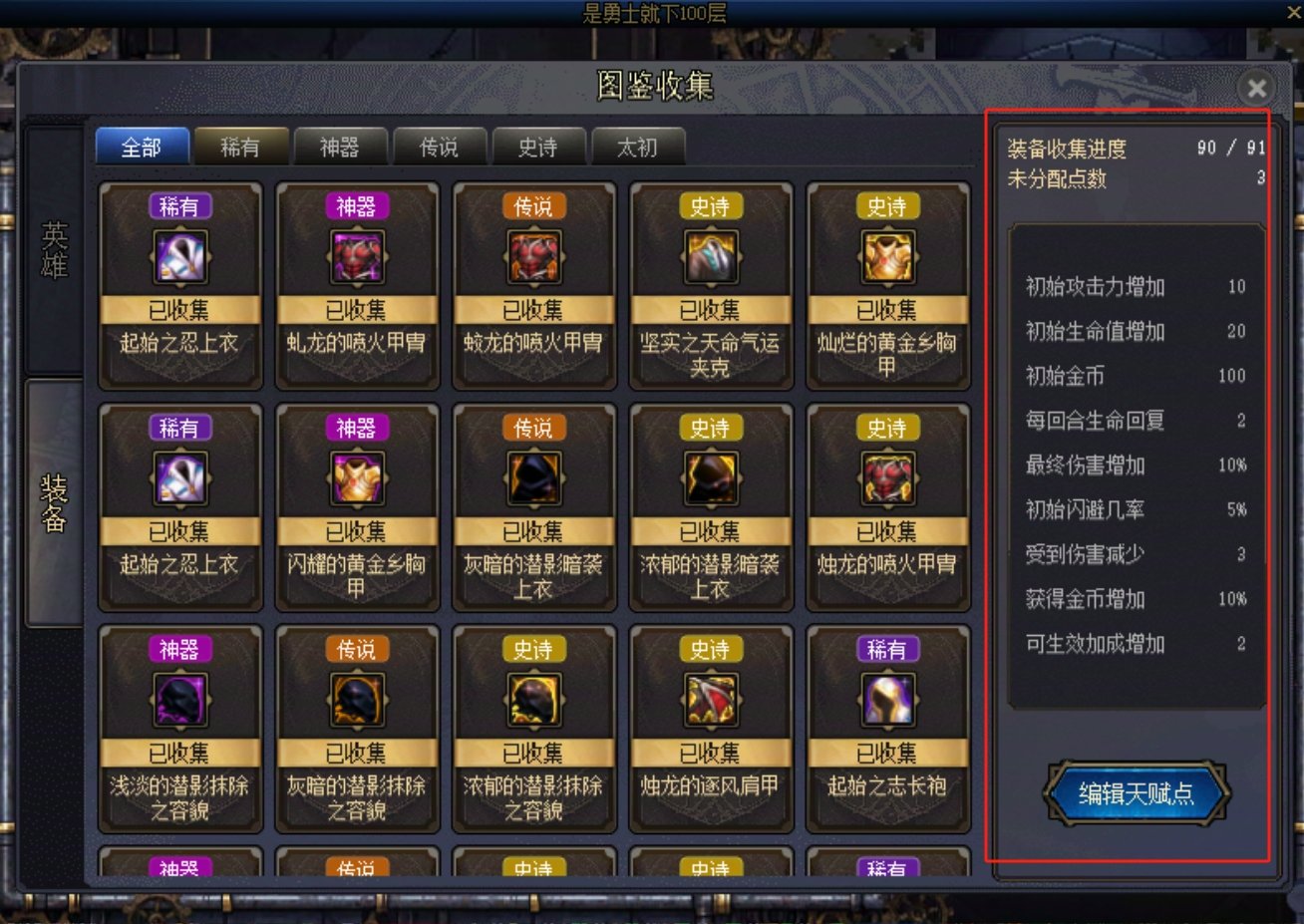
Task: Click the 坚实之天命气运夹克 item icon
Action: tap(710, 255)
